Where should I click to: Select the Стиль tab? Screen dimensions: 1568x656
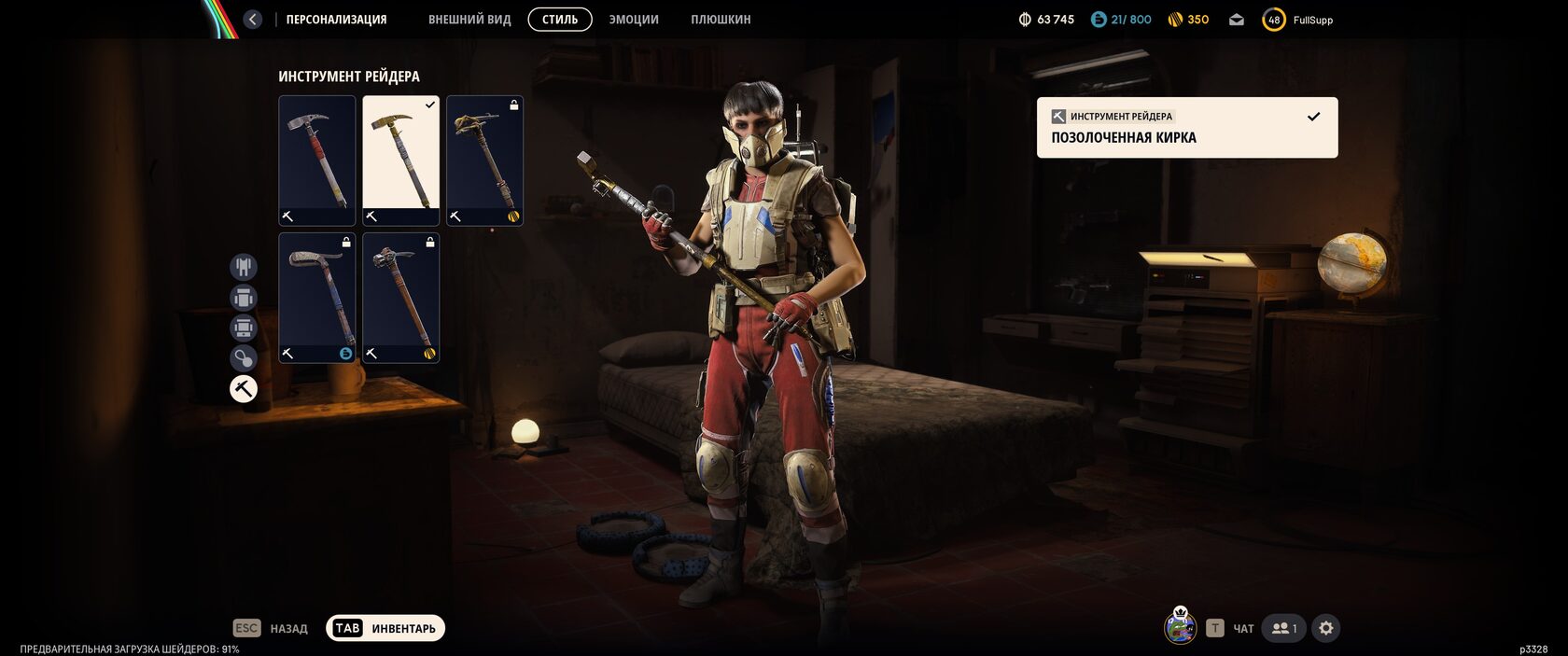click(x=560, y=20)
